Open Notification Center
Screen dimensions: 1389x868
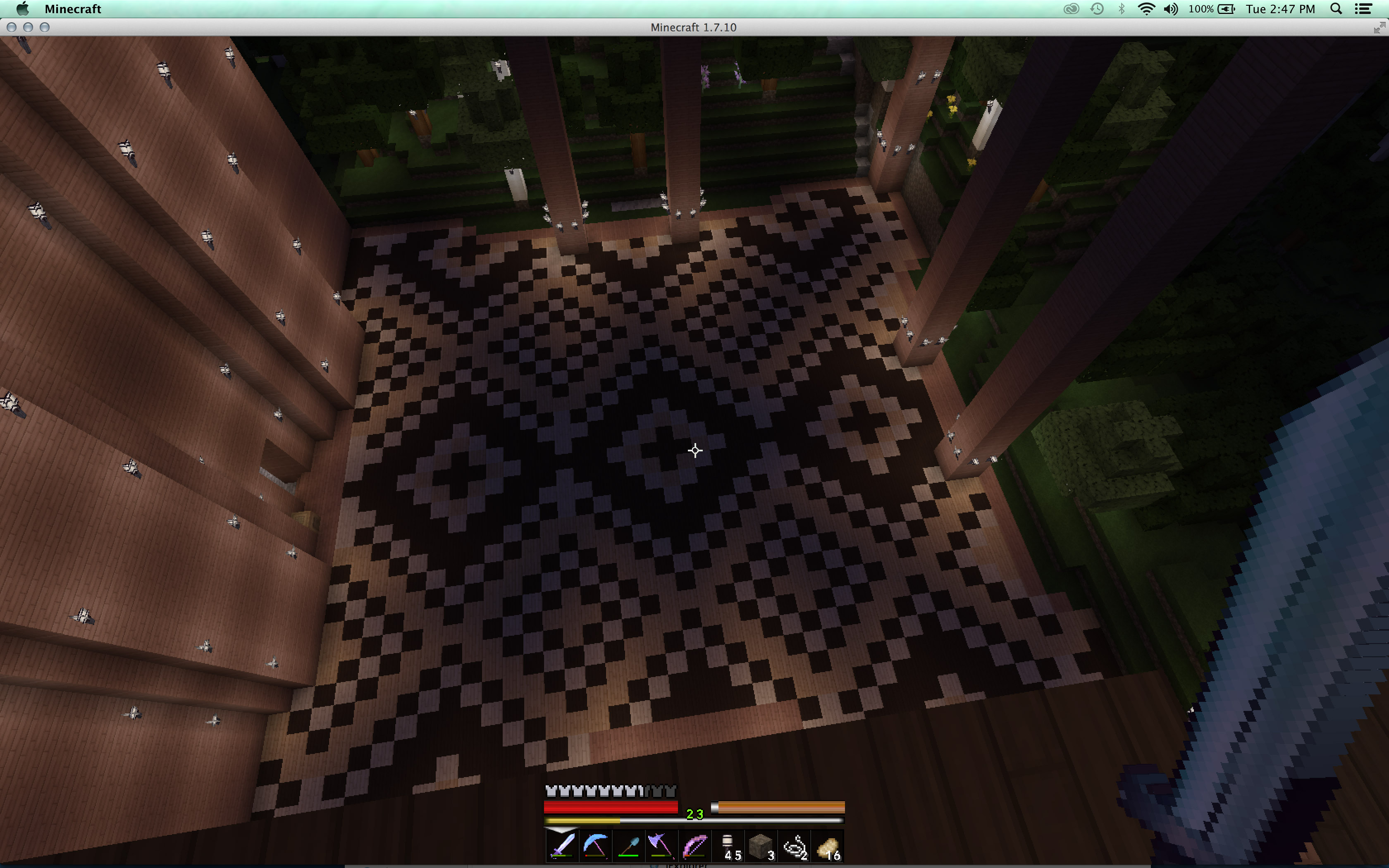tap(1363, 9)
